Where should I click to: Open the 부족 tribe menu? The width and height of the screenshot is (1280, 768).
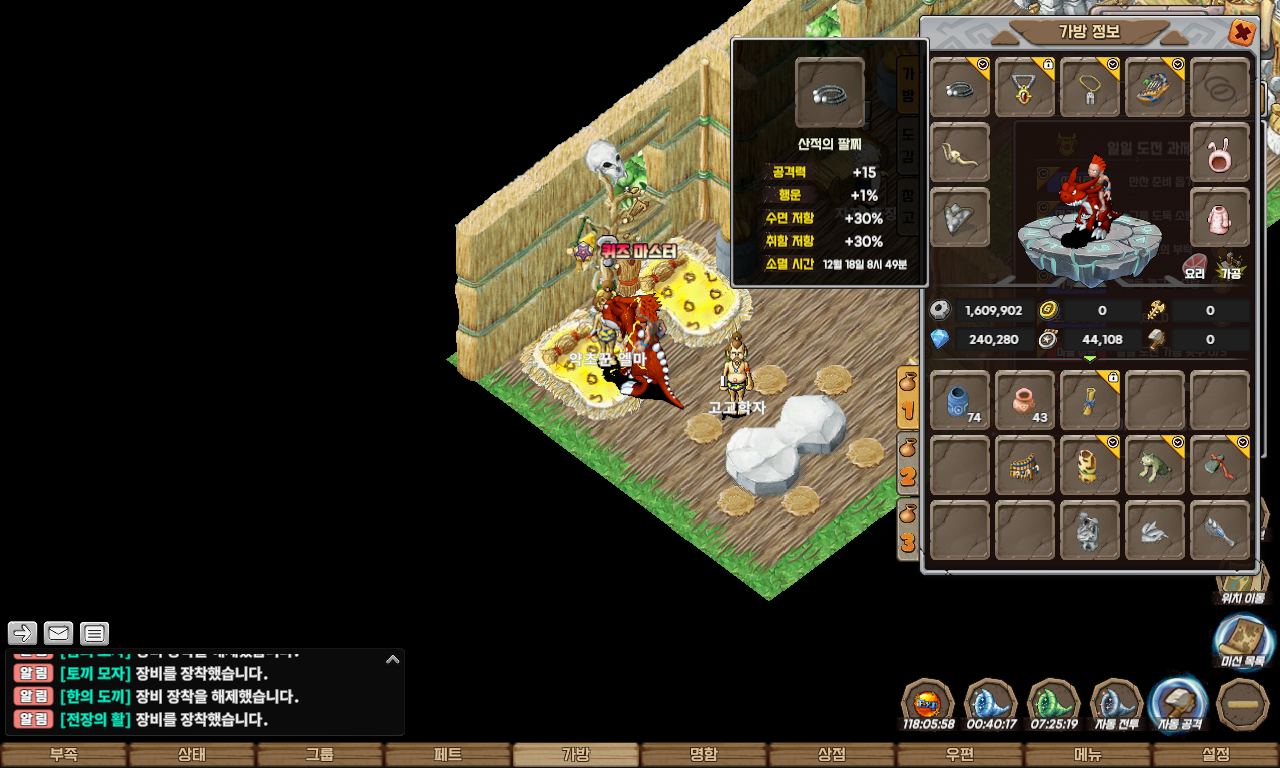point(64,755)
